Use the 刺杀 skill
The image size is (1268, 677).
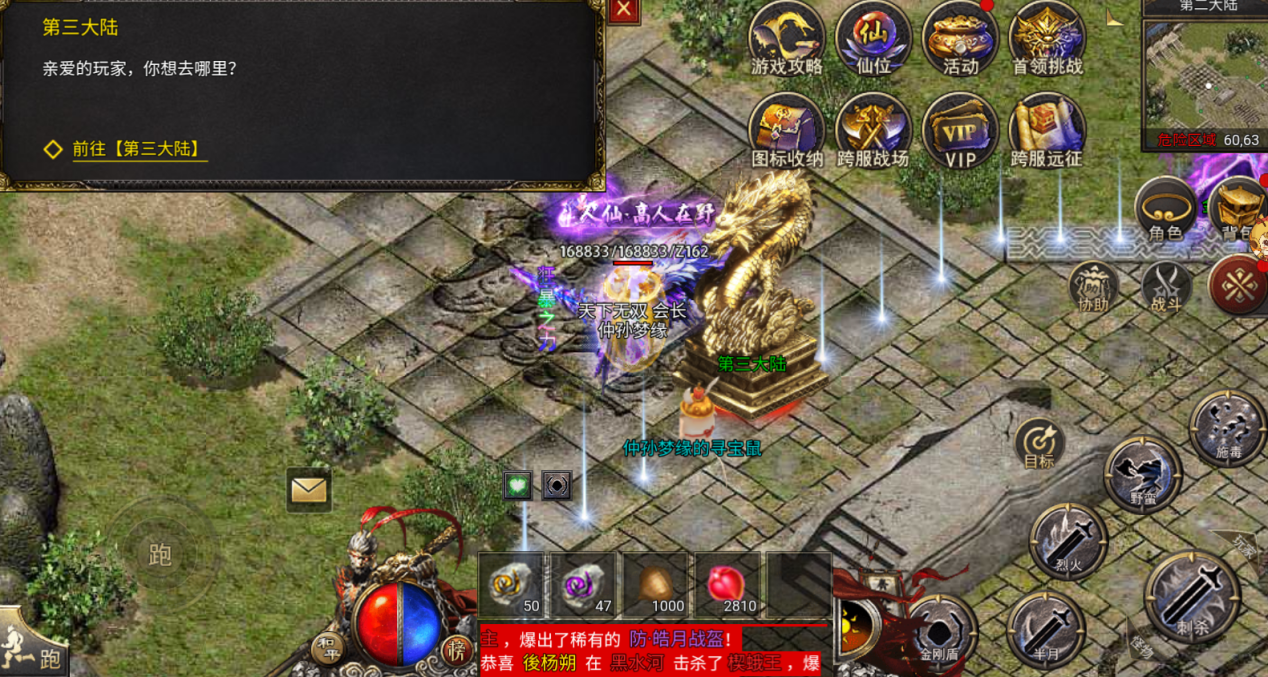[x=1192, y=595]
